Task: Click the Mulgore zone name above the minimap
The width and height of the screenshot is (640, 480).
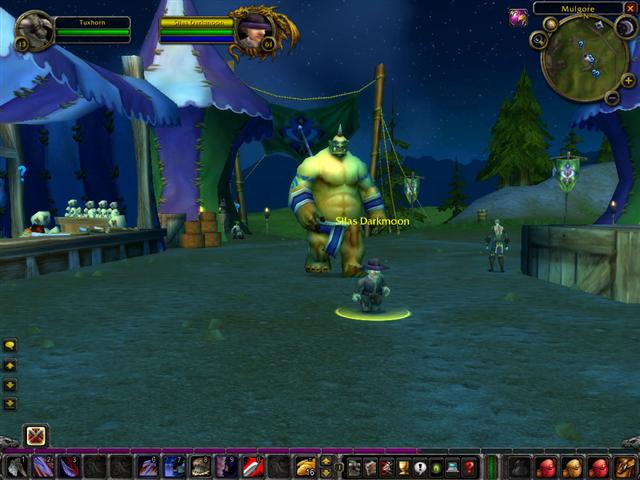Action: pyautogui.click(x=577, y=8)
